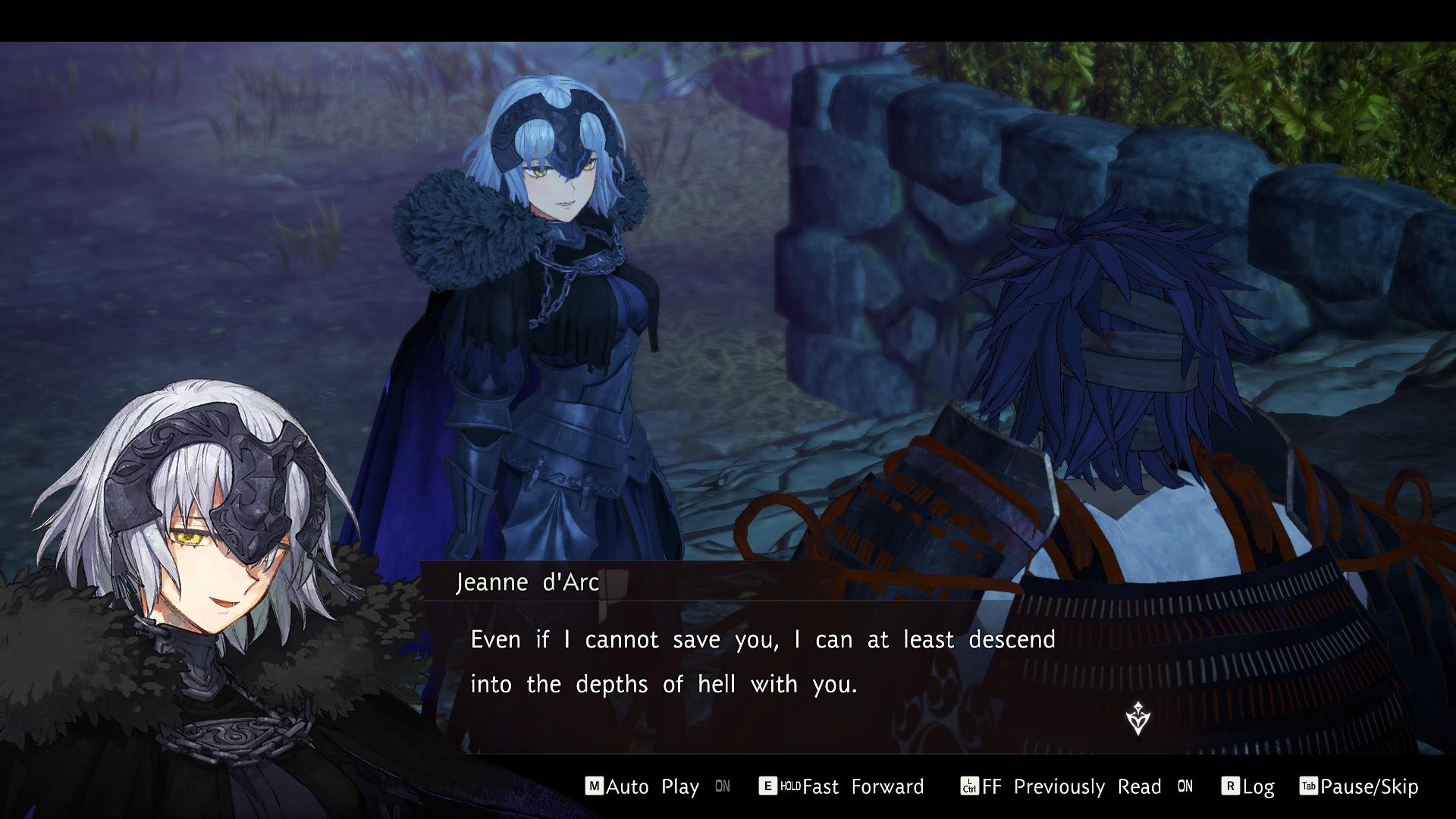Activate Fast Forward for the dialogue
The image size is (1456, 819).
coord(862,786)
